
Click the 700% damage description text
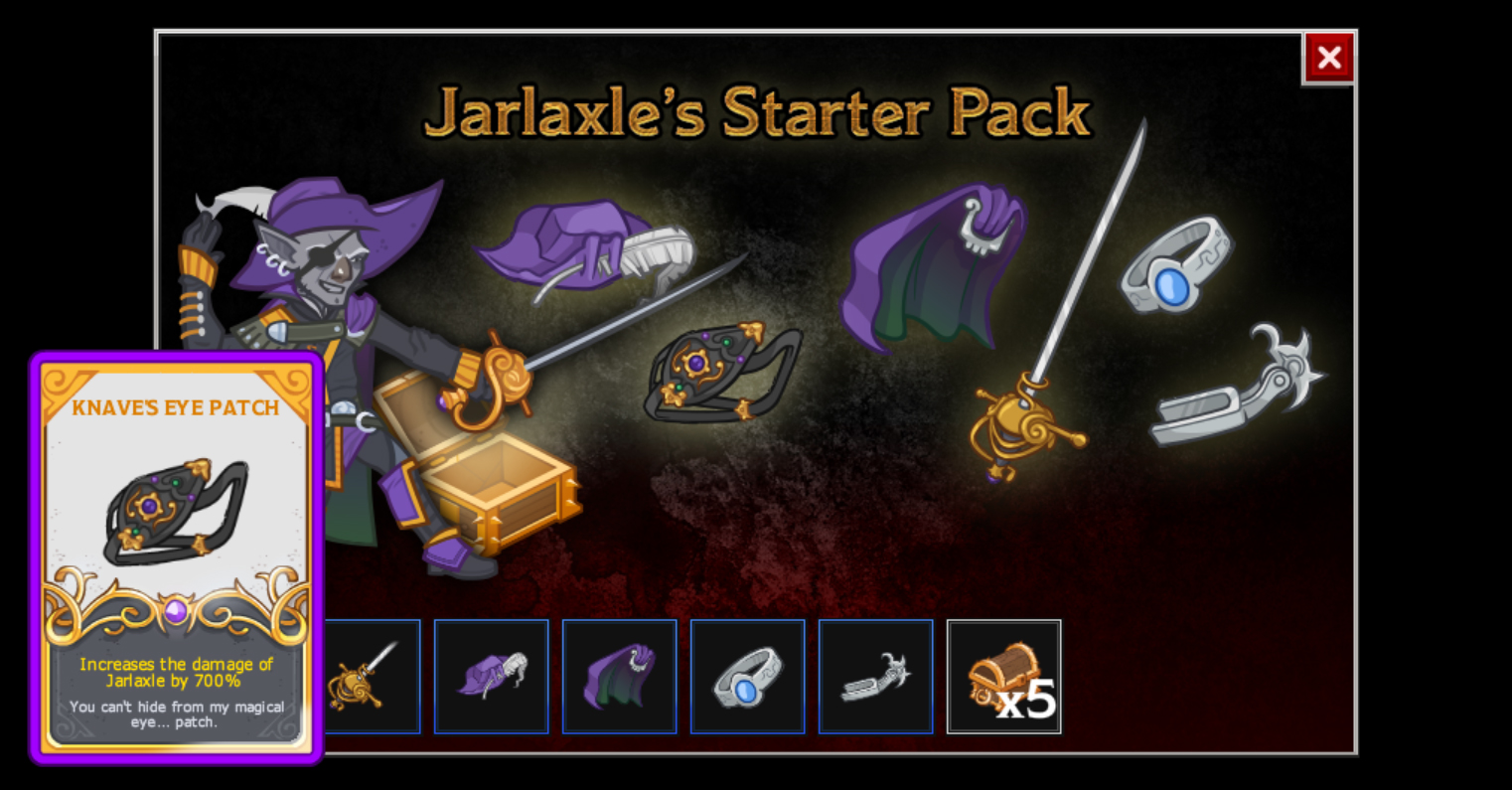pyautogui.click(x=177, y=672)
